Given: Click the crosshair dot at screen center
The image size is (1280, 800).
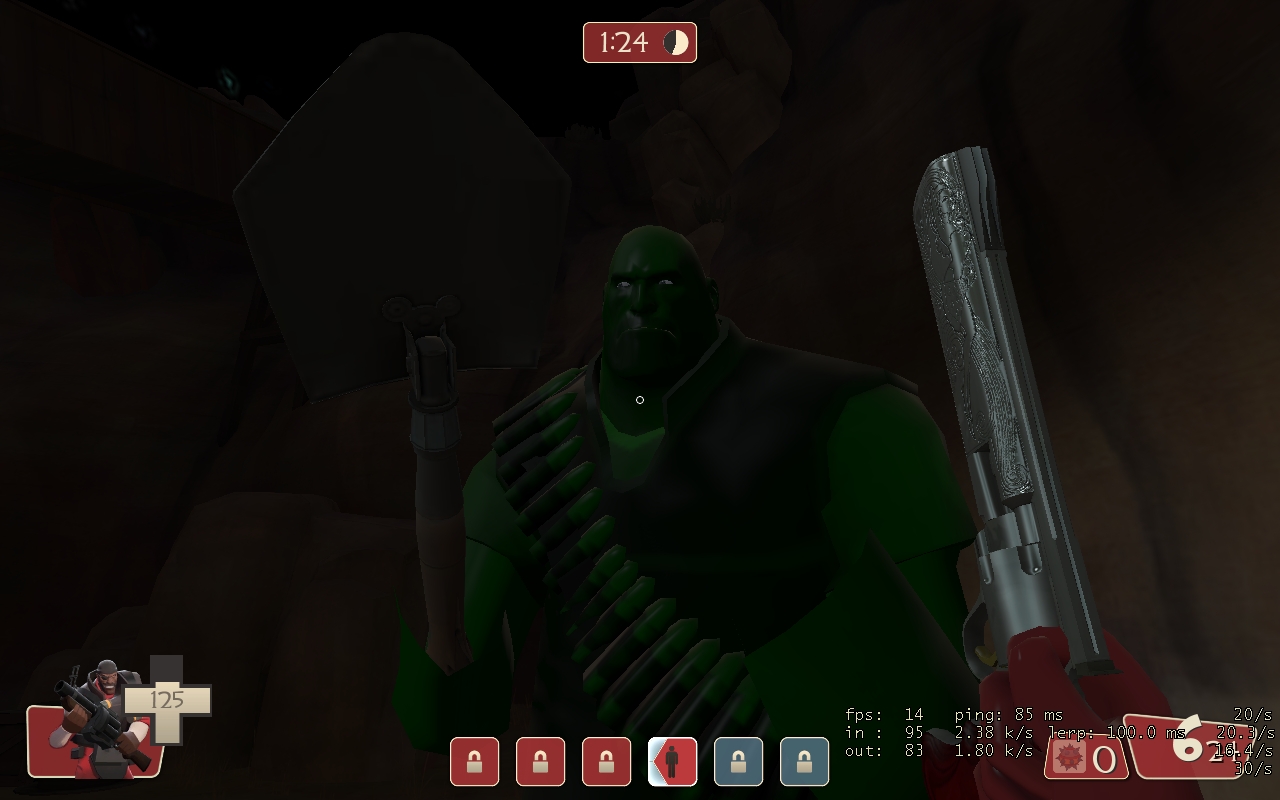Looking at the screenshot, I should [x=640, y=400].
